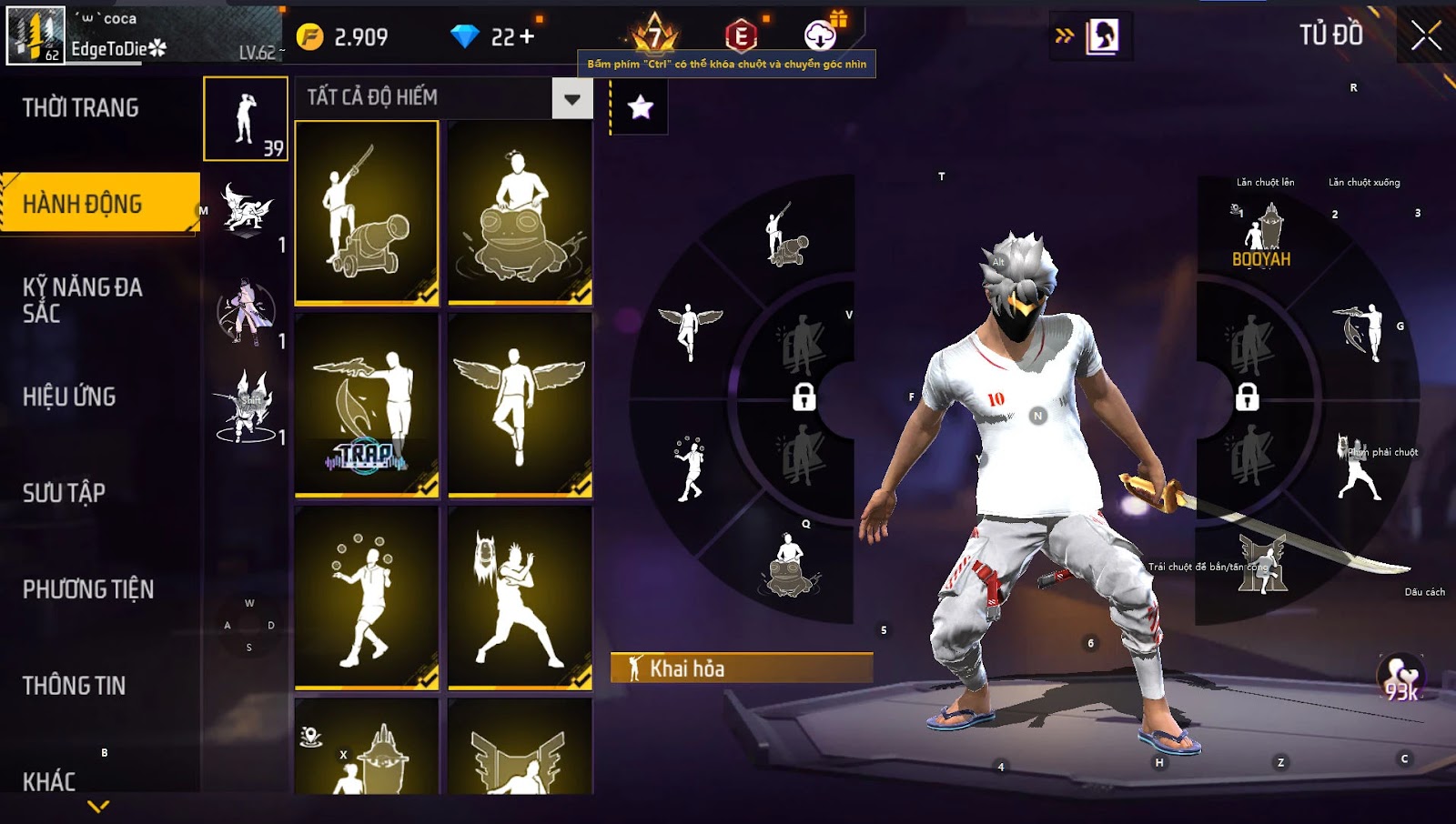Open the Hiệu Ứng section
Image resolution: width=1456 pixels, height=824 pixels.
point(69,397)
